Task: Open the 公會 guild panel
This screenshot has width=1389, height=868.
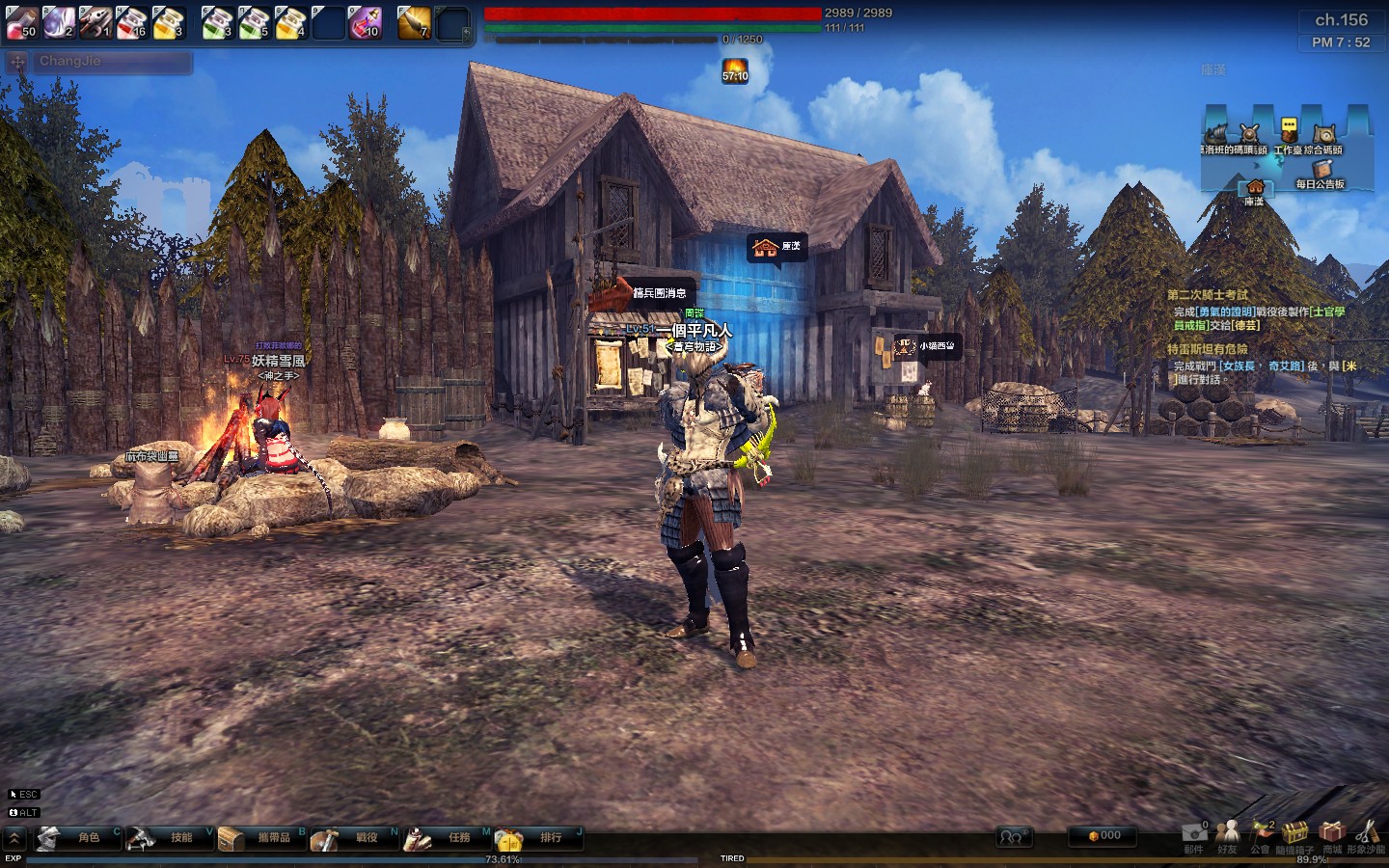Action: click(x=1261, y=834)
